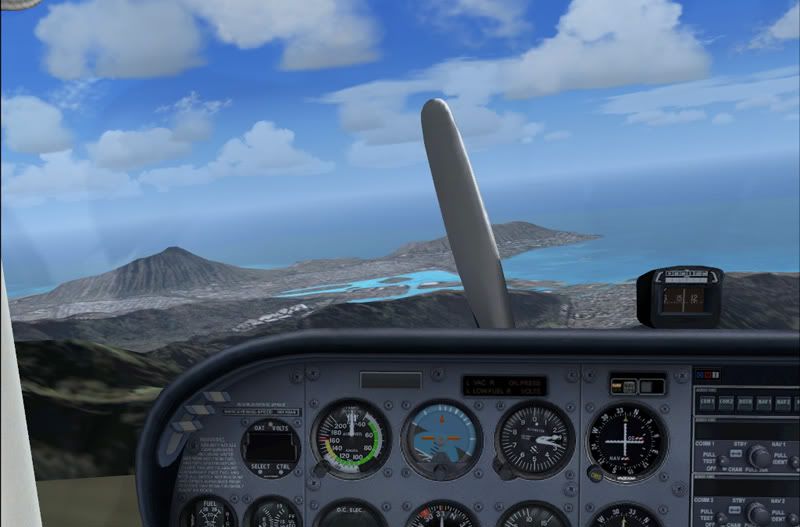
Task: Click the OBS knob on the VOR indicator
Action: click(x=596, y=474)
